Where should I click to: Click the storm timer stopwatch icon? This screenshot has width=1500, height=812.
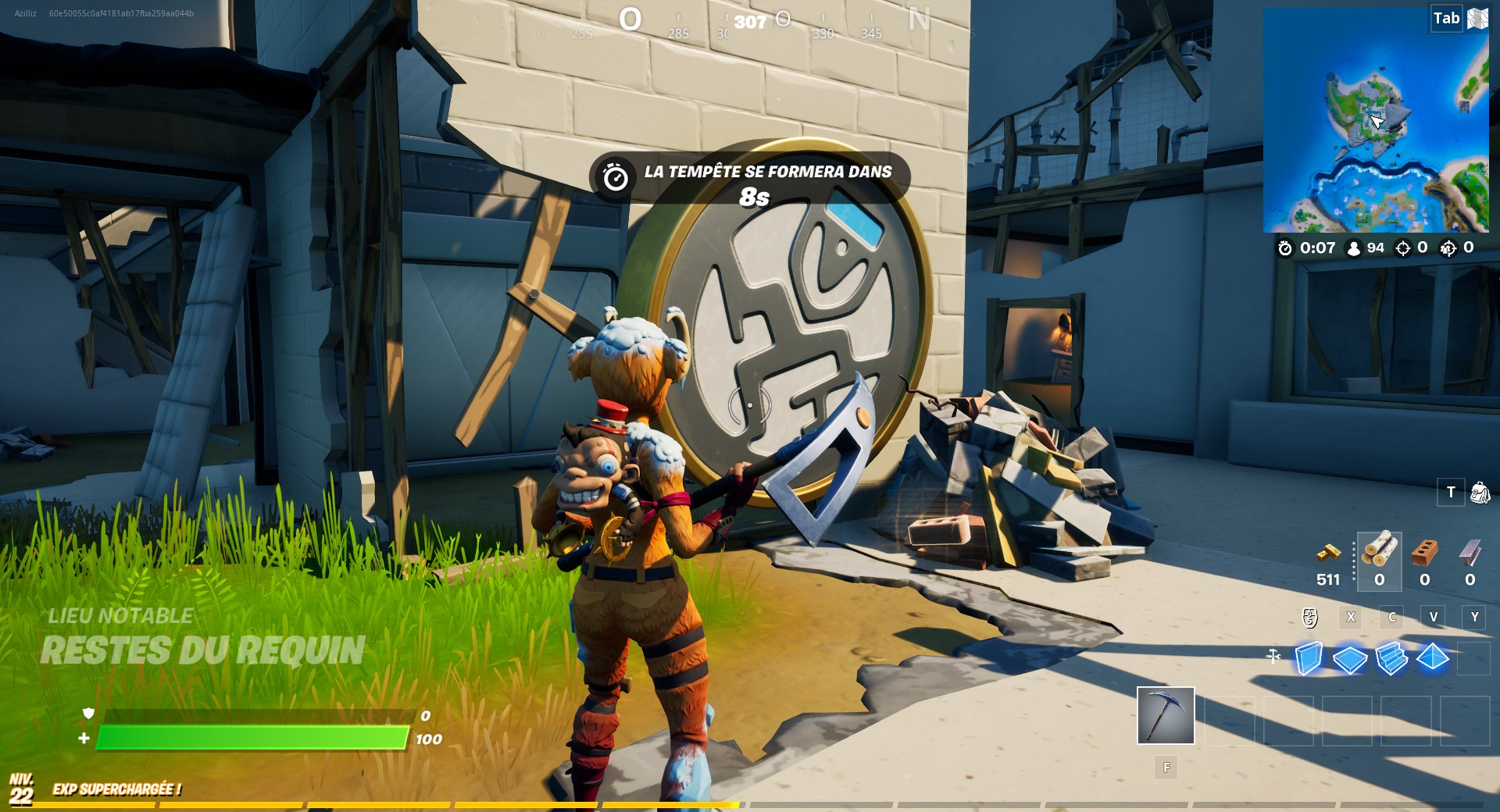1285,248
